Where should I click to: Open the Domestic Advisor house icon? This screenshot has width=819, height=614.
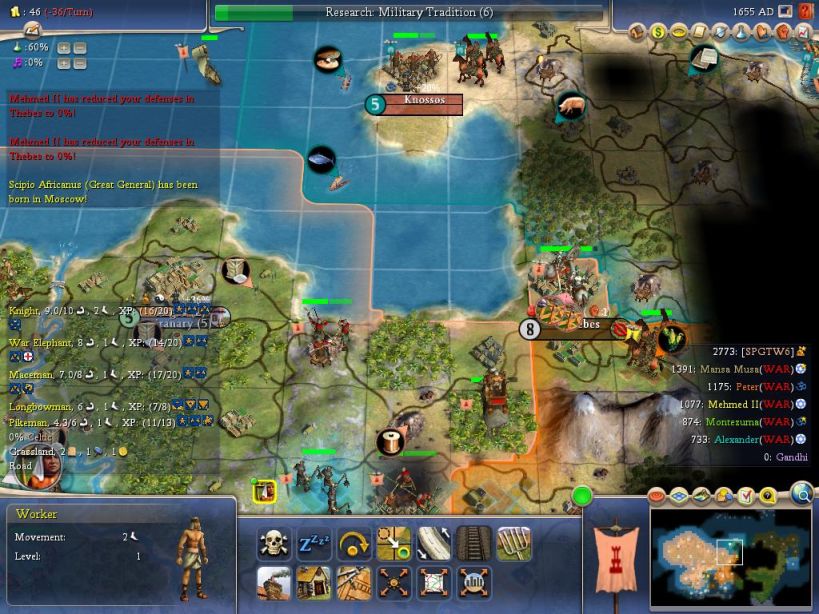click(638, 33)
